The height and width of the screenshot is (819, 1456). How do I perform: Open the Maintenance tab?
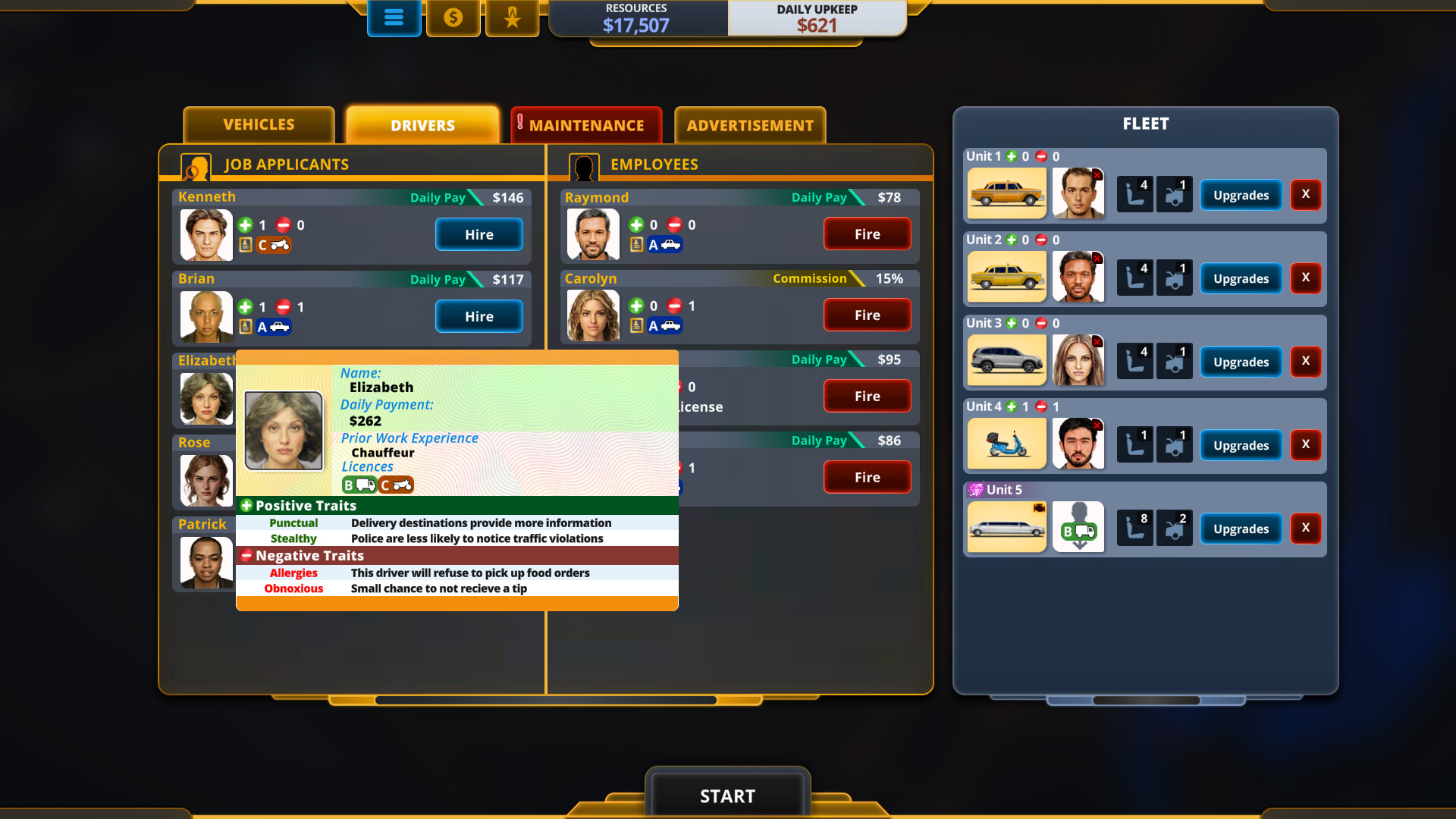pos(586,124)
